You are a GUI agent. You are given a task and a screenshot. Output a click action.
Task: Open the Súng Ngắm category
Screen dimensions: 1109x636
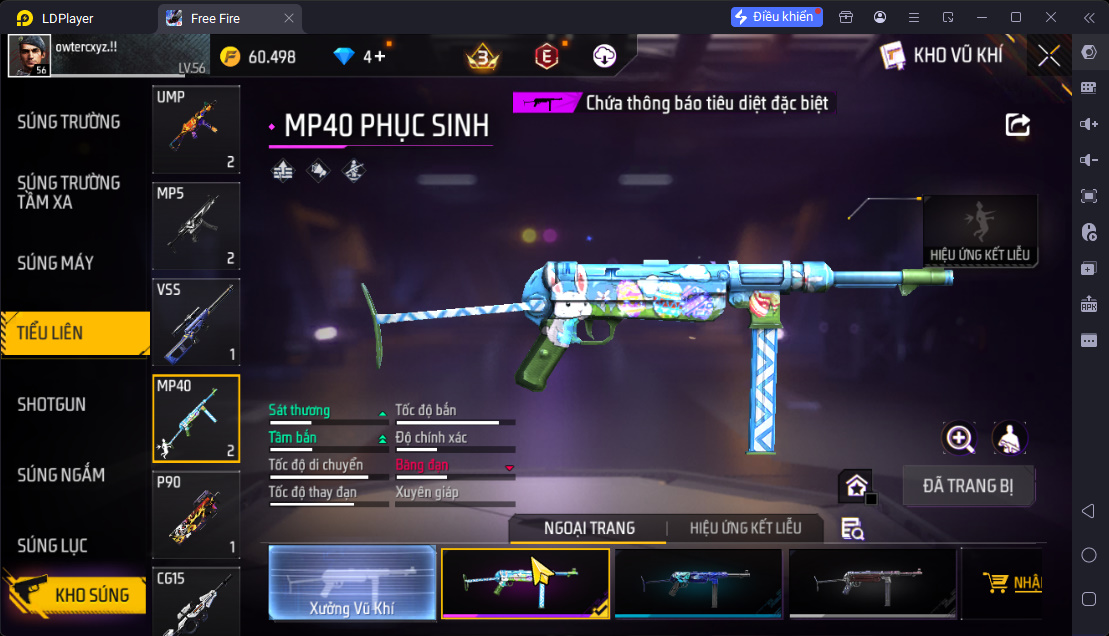(61, 475)
